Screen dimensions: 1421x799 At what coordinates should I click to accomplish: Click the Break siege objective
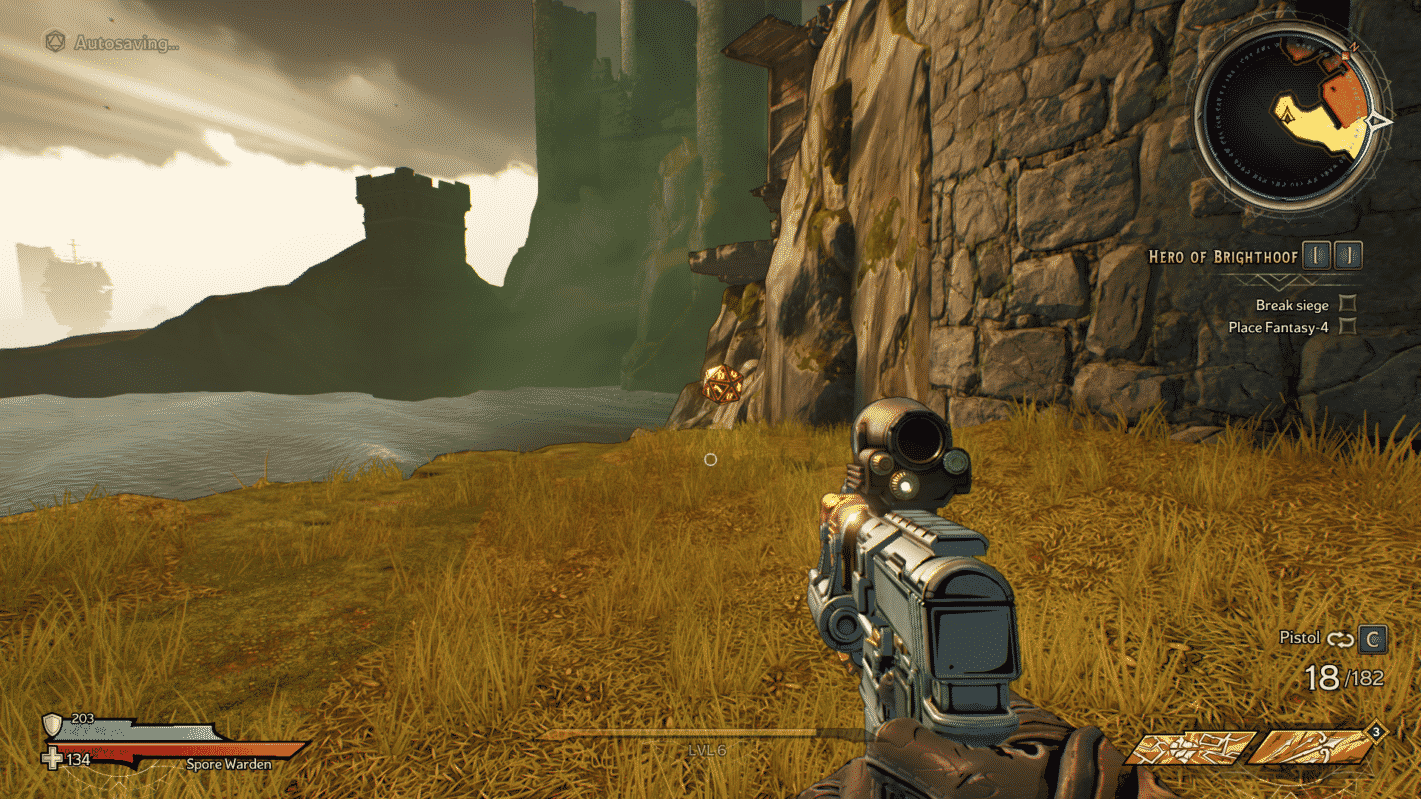(1292, 305)
